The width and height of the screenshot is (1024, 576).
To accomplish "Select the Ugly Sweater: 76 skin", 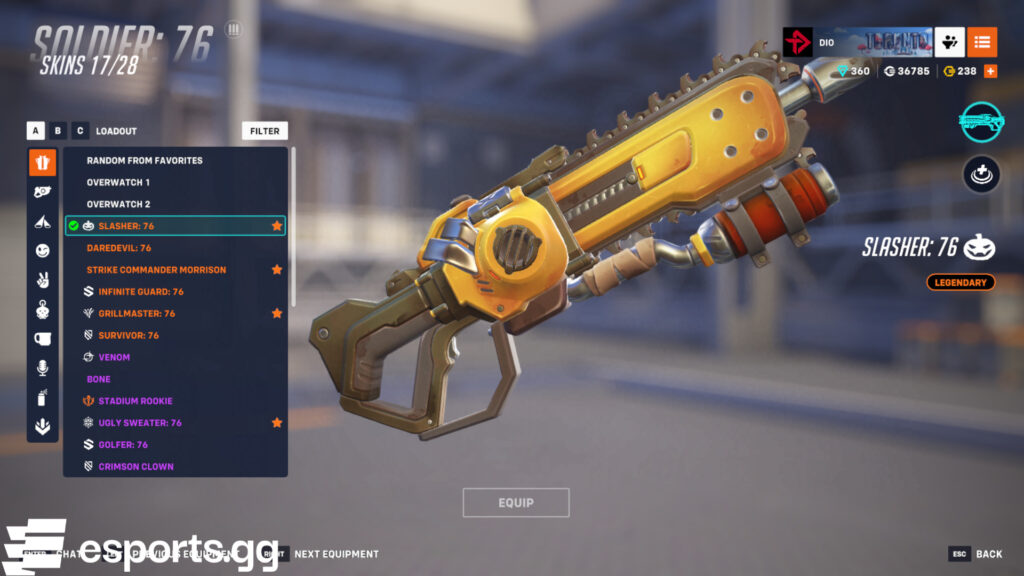I will pos(140,423).
